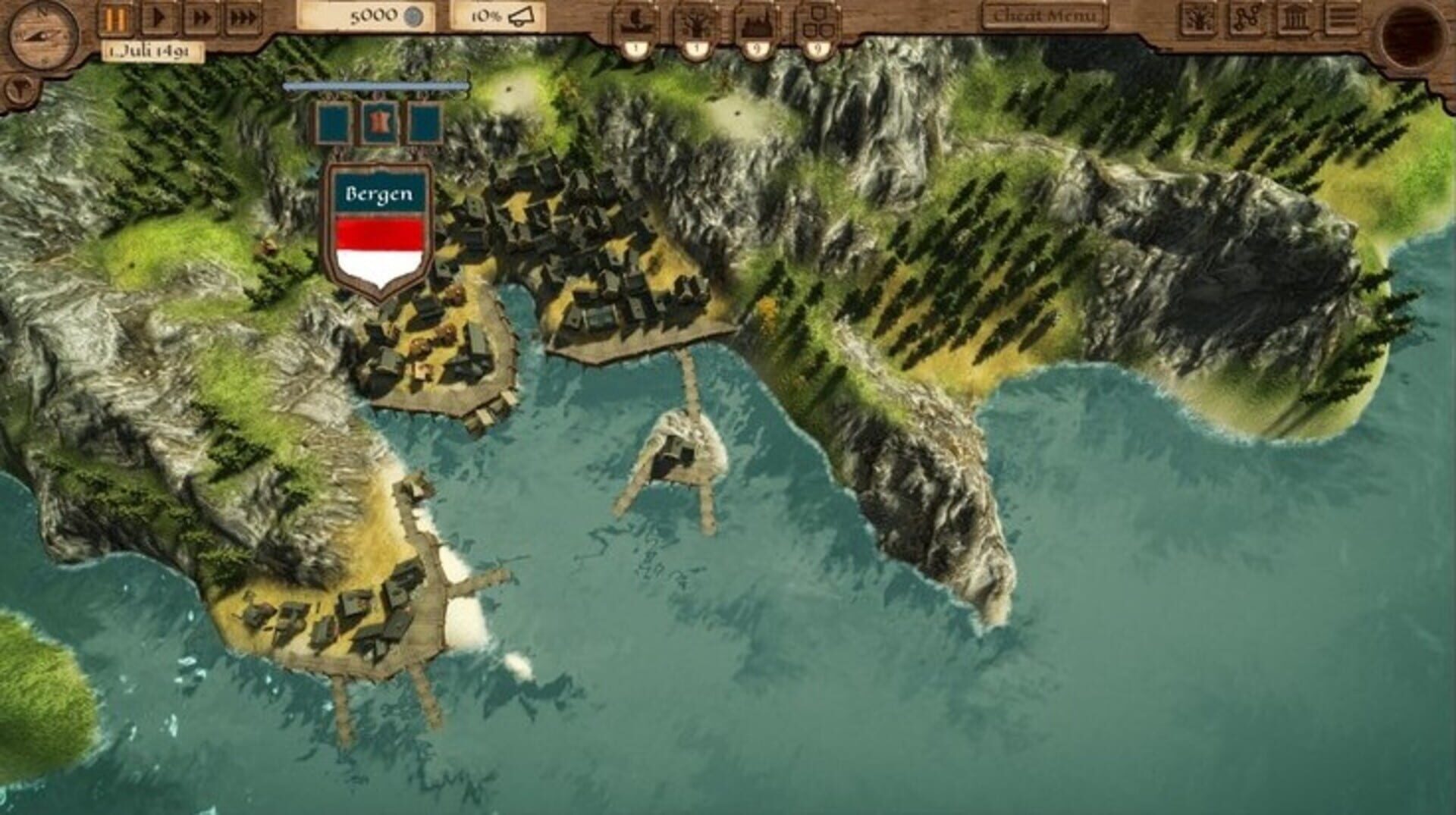Image resolution: width=1456 pixels, height=815 pixels.
Task: Select the production tree icon near top right
Action: [x=1197, y=17]
